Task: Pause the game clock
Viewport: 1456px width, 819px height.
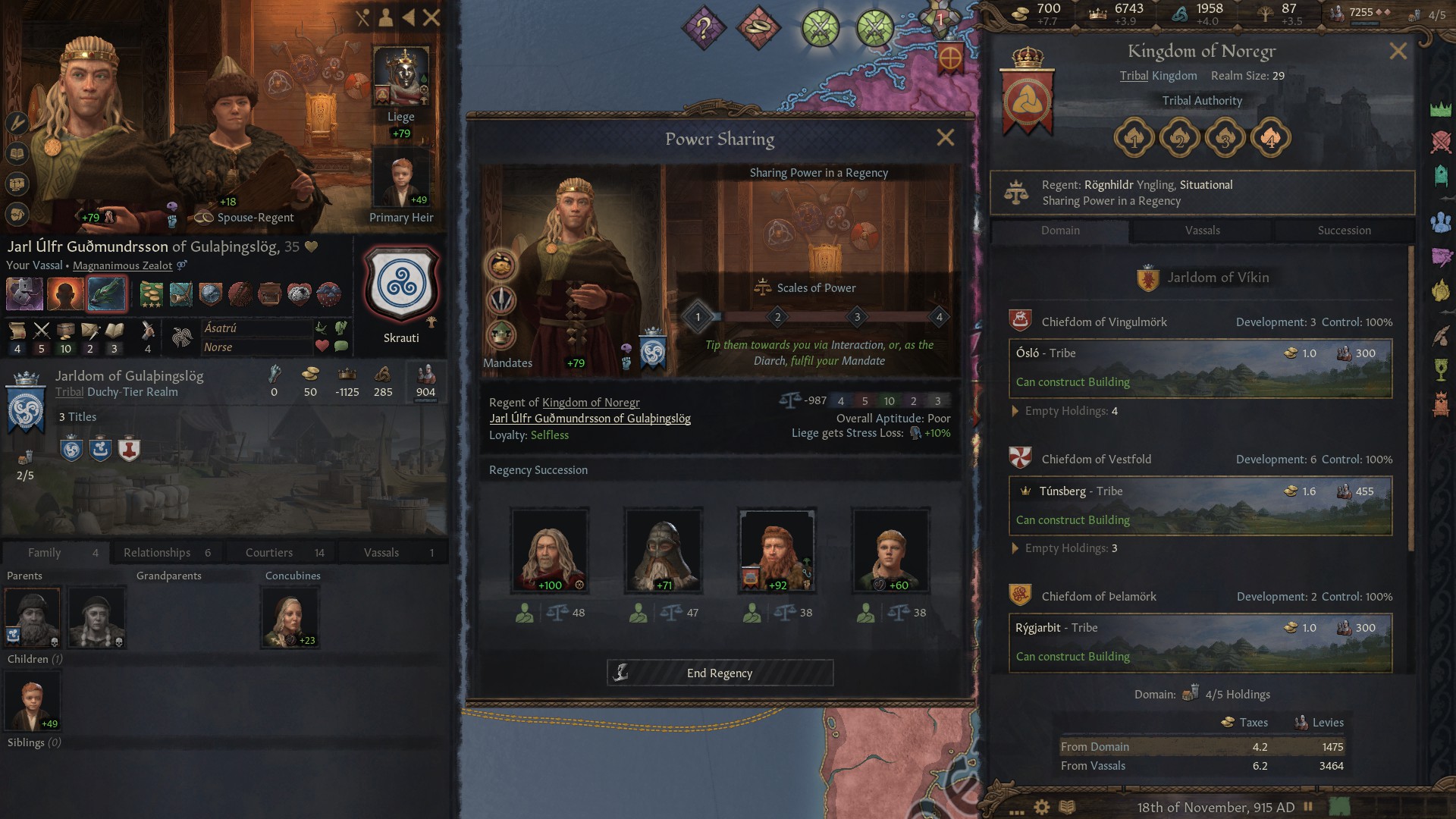Action: point(1309,807)
